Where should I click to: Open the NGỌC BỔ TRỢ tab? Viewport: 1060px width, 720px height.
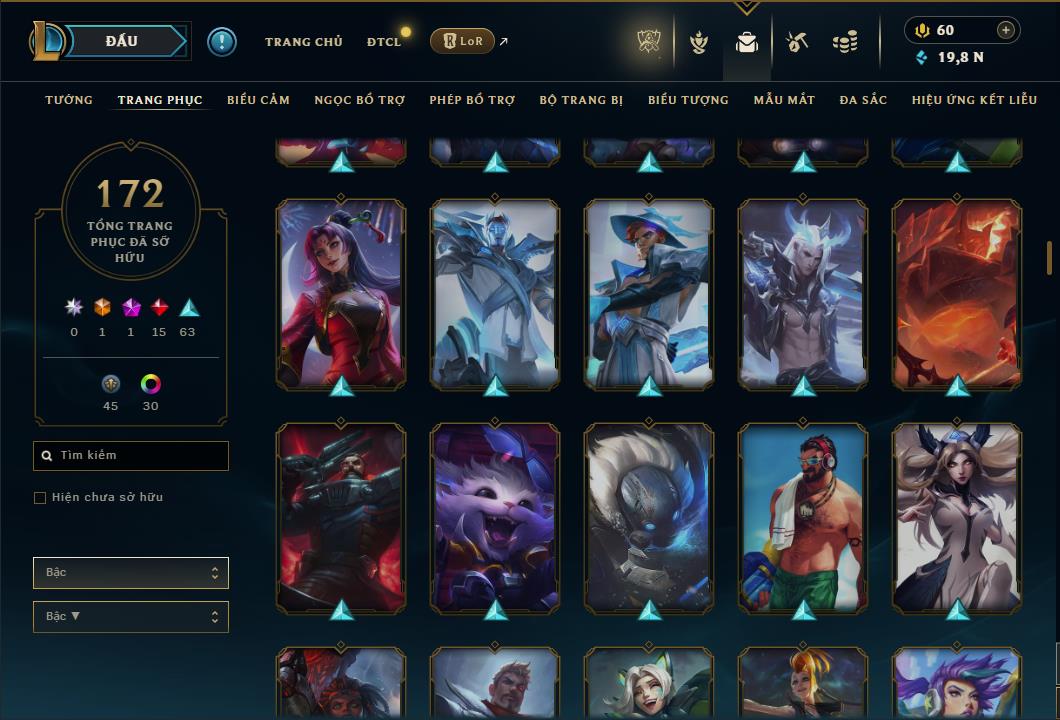tap(359, 100)
